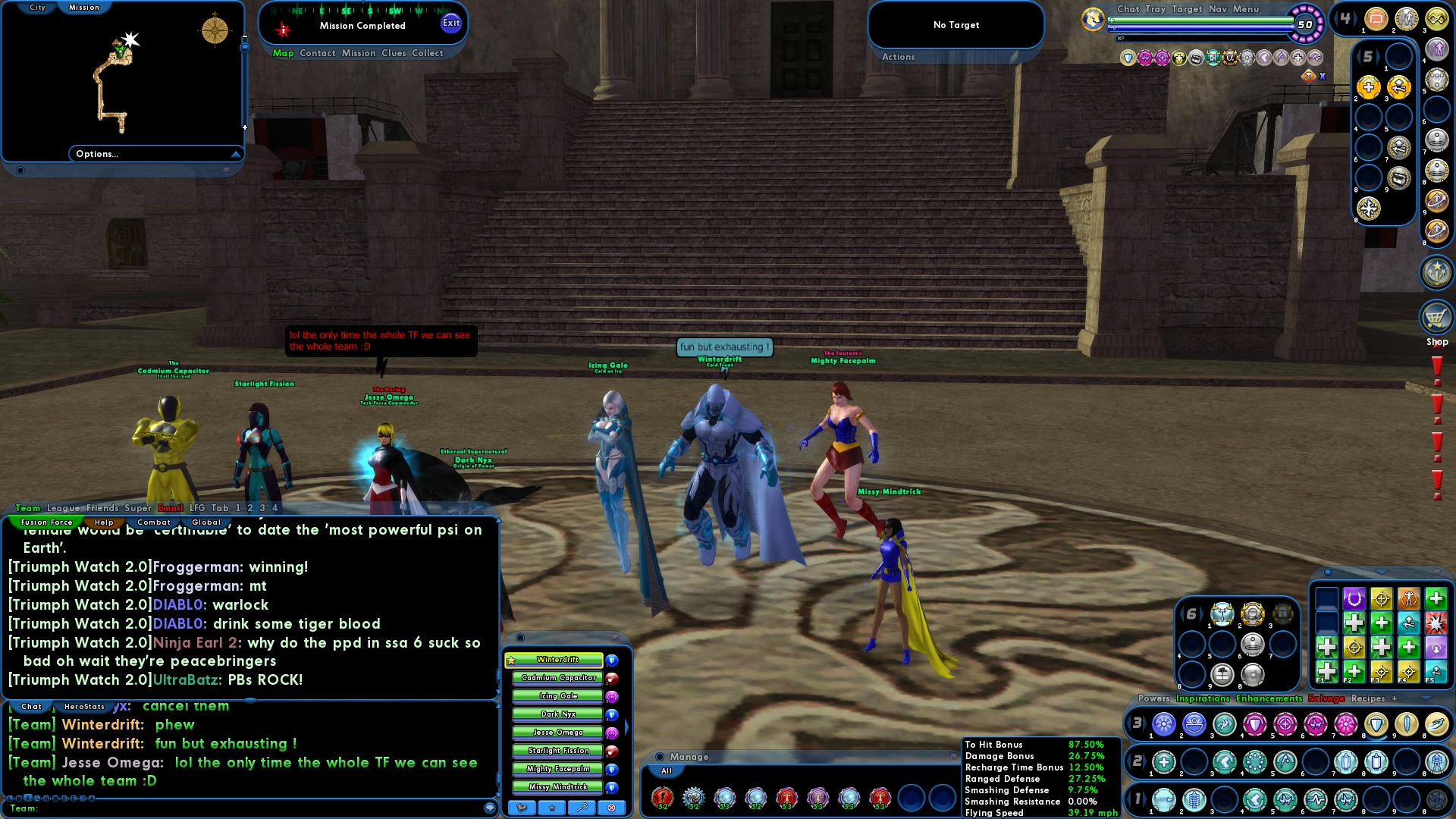Select the boot icon in the team window
The width and height of the screenshot is (1456, 819).
pos(522,808)
